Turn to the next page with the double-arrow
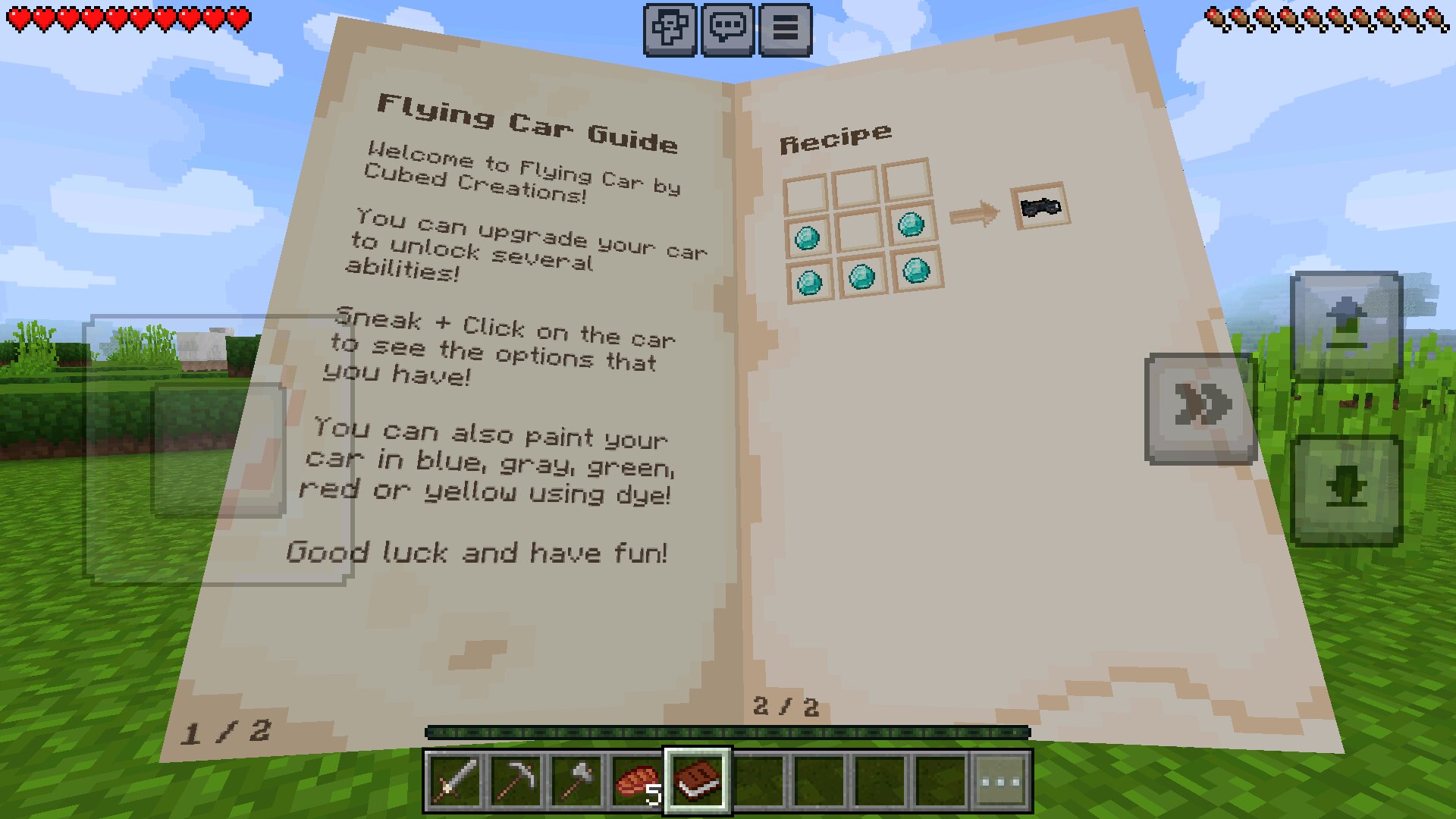1456x819 pixels. pos(1200,407)
